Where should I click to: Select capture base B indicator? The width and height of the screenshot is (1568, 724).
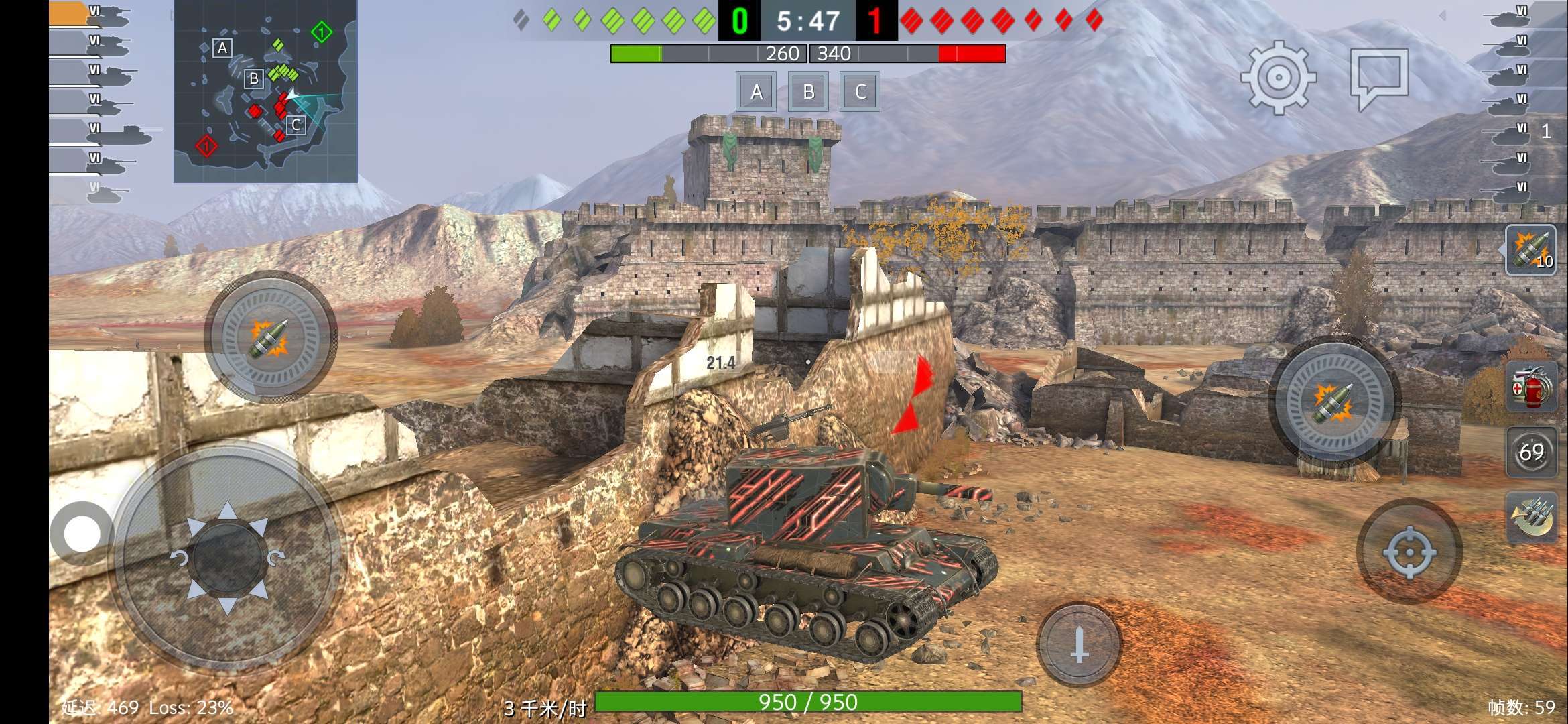click(808, 92)
